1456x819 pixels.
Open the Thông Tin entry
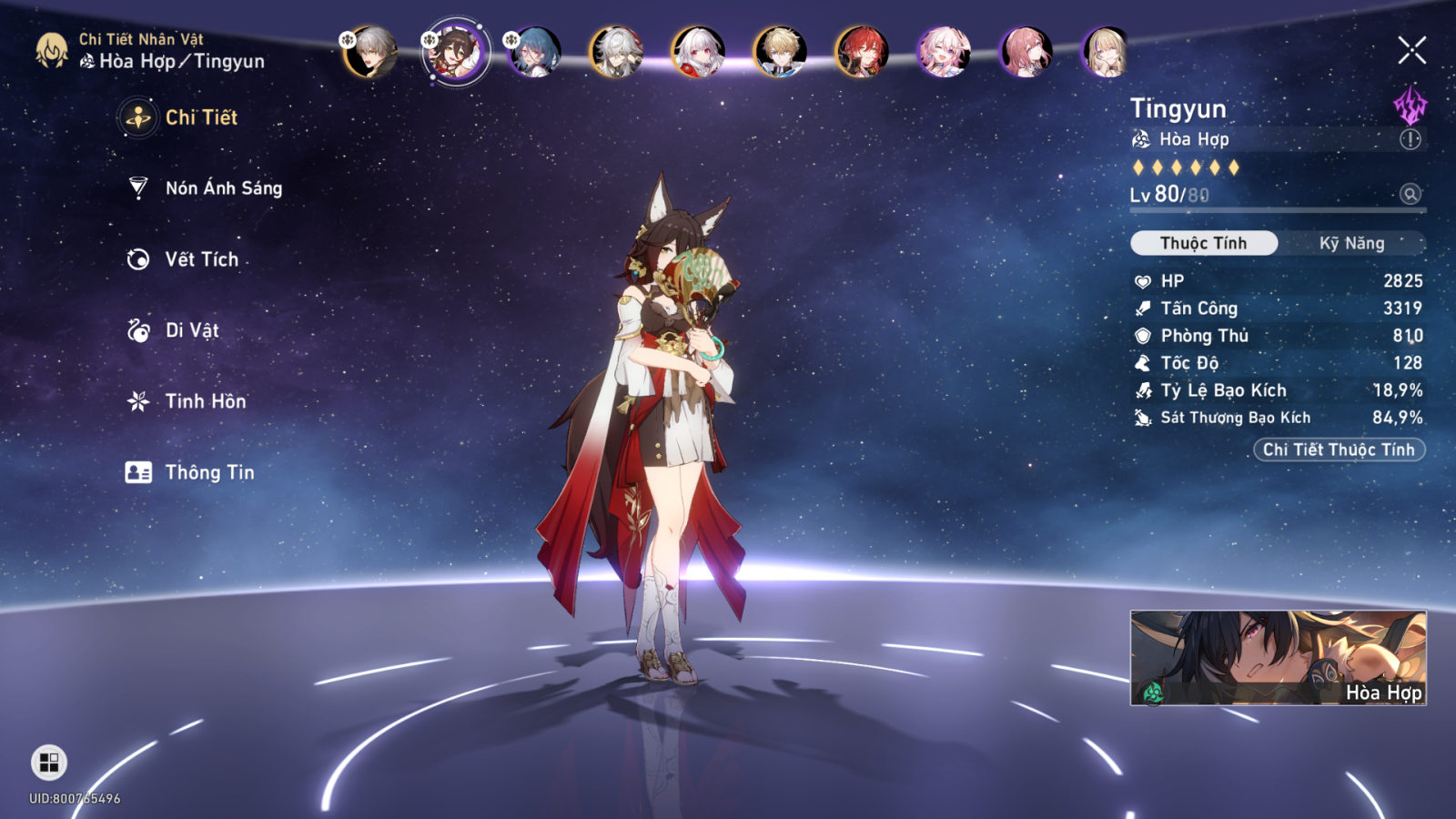pyautogui.click(x=208, y=472)
